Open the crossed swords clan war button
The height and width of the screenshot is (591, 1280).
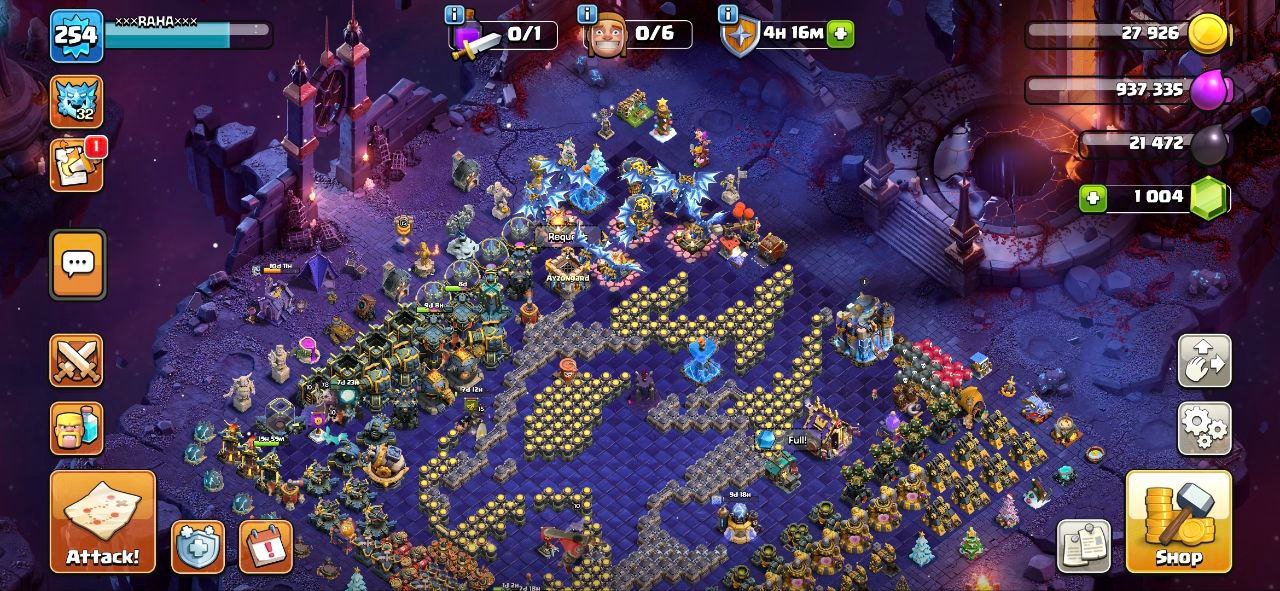[x=77, y=361]
